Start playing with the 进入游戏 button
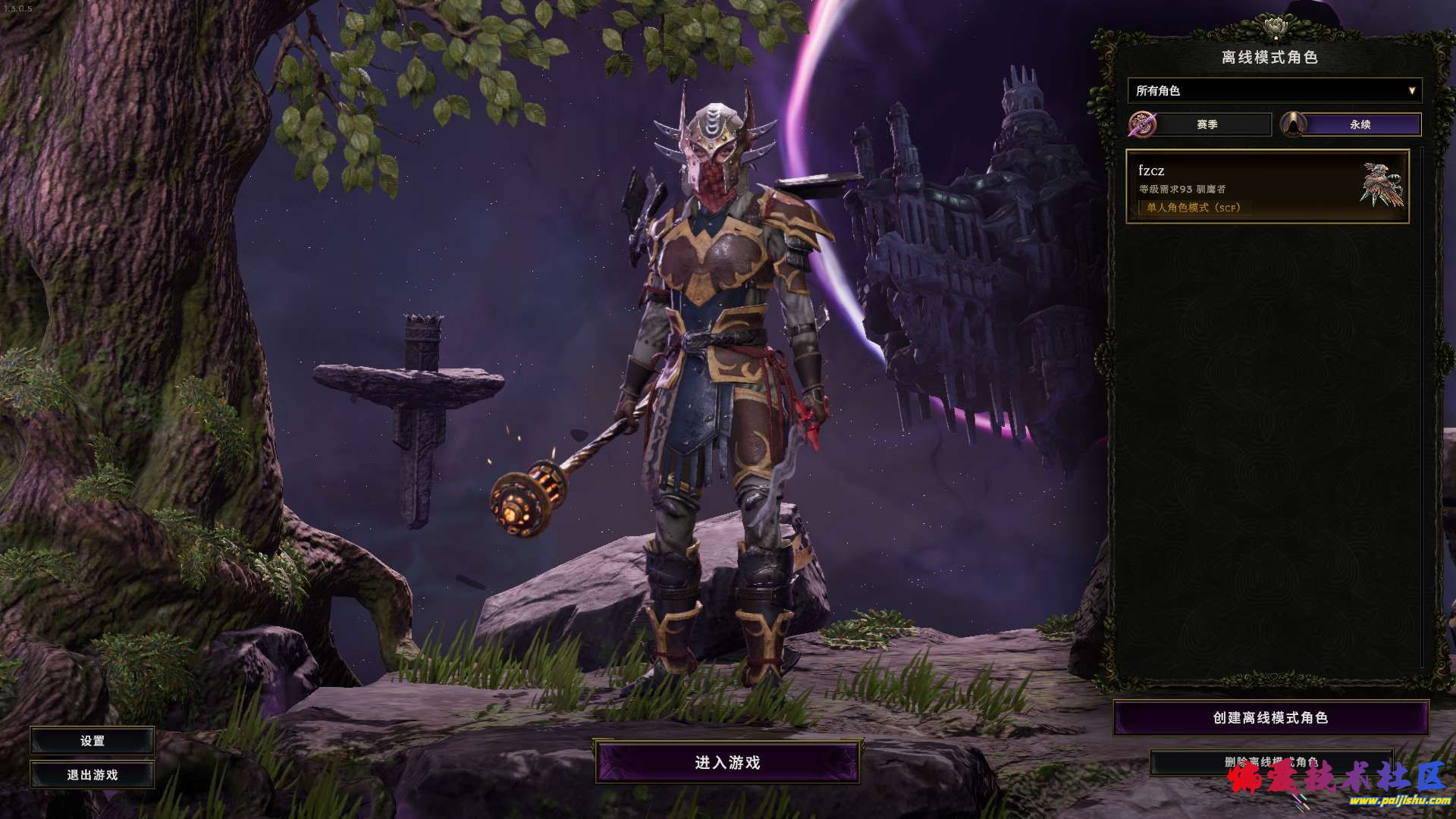This screenshot has width=1456, height=819. tap(727, 762)
